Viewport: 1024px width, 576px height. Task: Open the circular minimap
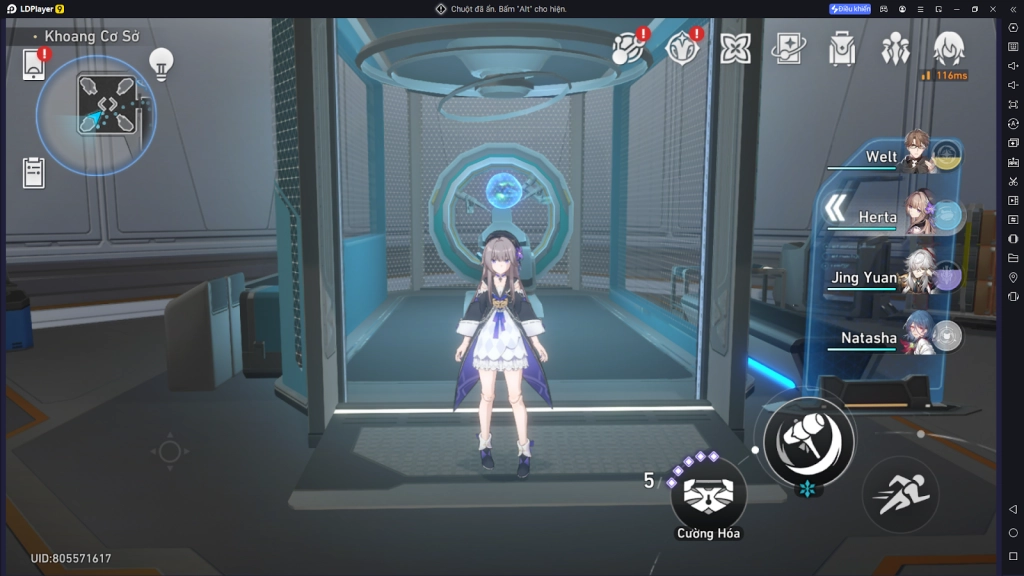pyautogui.click(x=96, y=114)
